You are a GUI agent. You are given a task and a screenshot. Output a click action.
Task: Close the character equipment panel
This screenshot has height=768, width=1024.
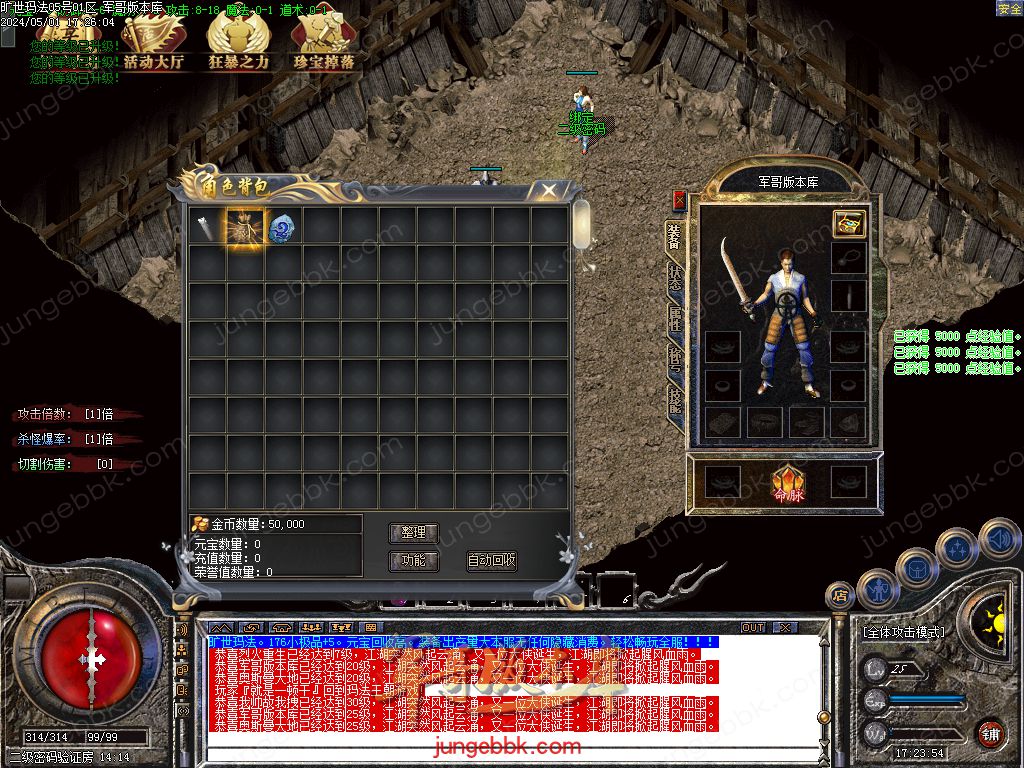pyautogui.click(x=680, y=200)
